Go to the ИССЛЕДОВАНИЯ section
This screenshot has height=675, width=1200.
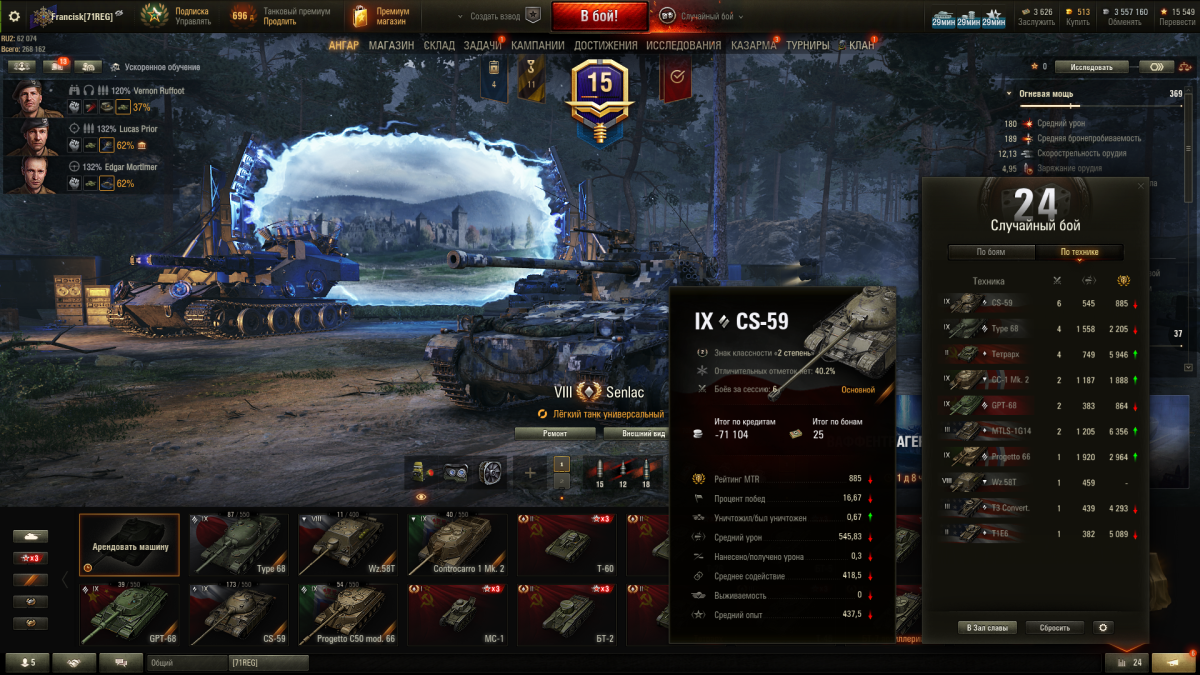point(683,45)
